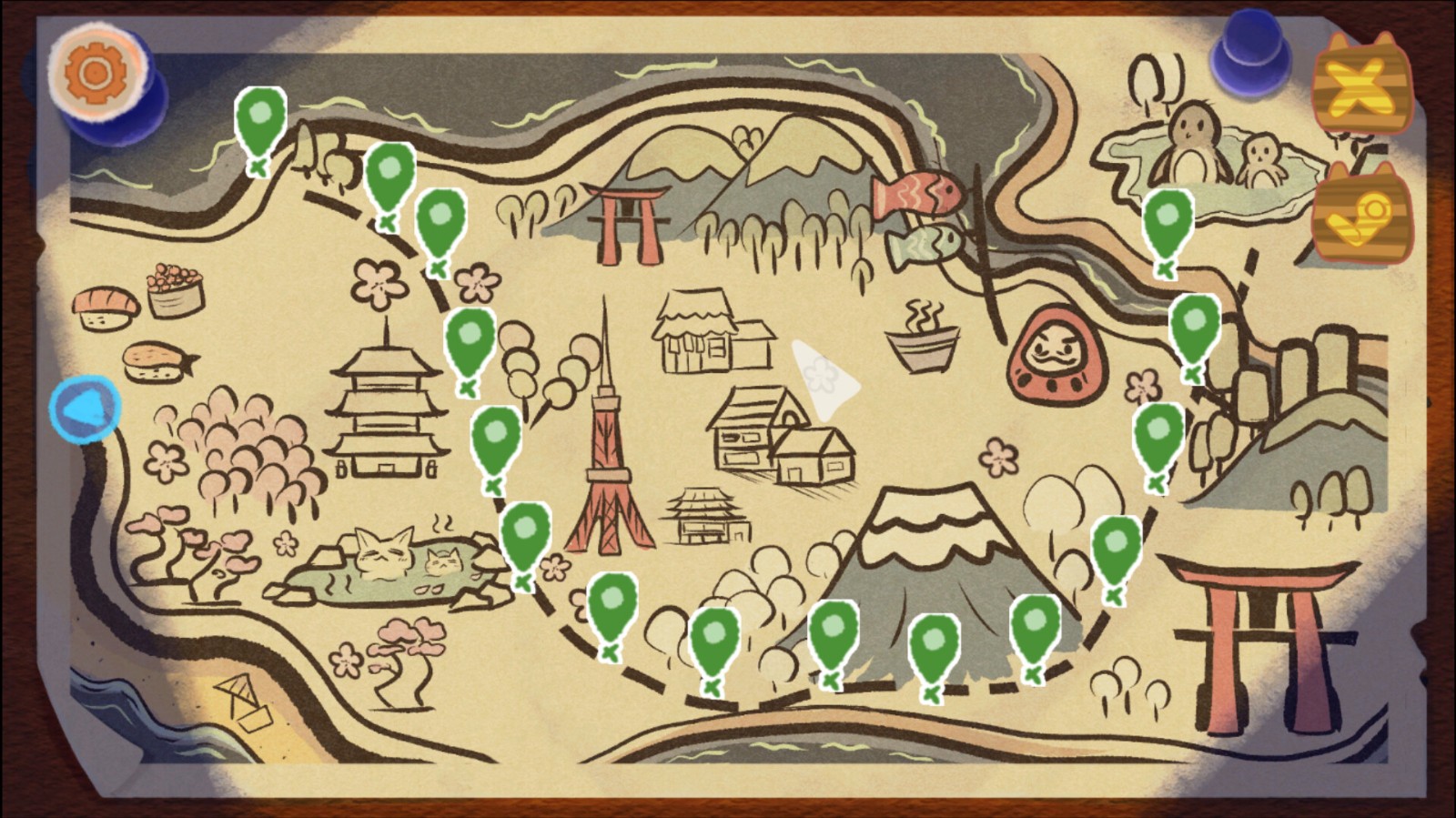Go to the previous map with the blue arrow
Viewport: 1456px width, 818px height.
[85, 409]
